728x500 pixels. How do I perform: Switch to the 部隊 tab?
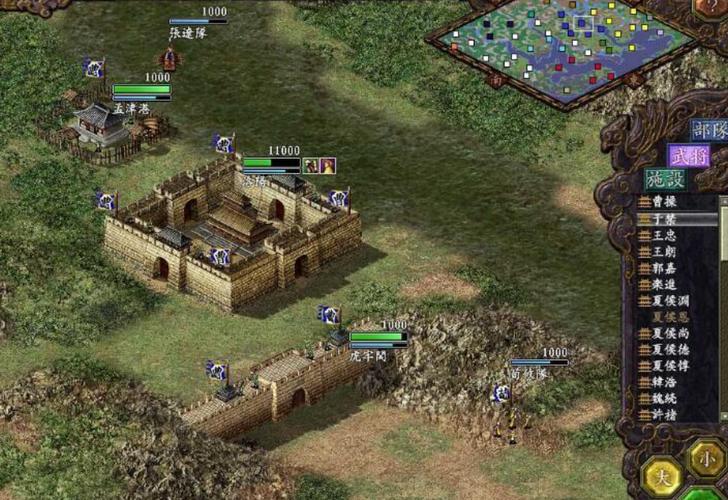click(707, 132)
